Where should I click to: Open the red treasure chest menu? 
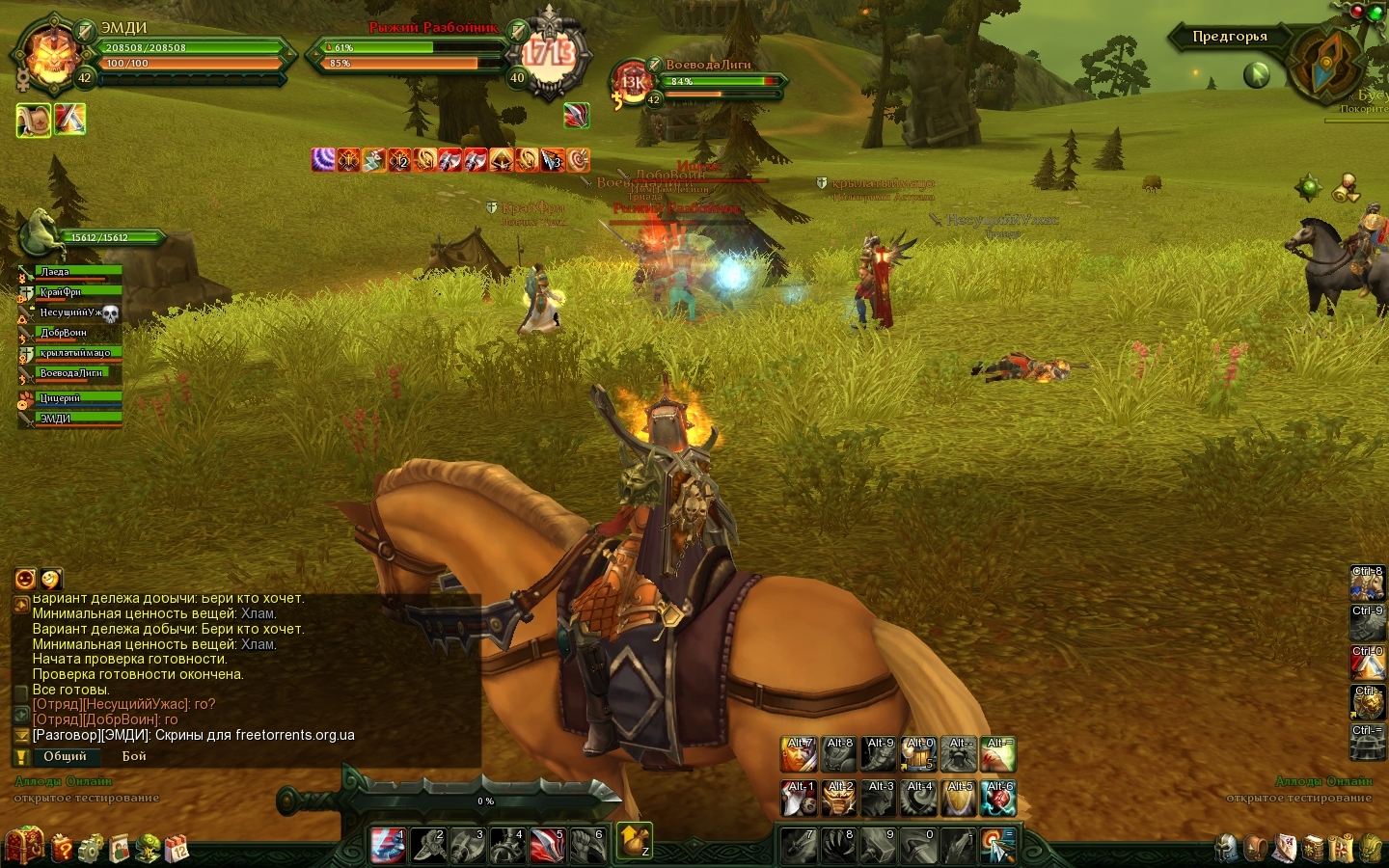tap(24, 846)
